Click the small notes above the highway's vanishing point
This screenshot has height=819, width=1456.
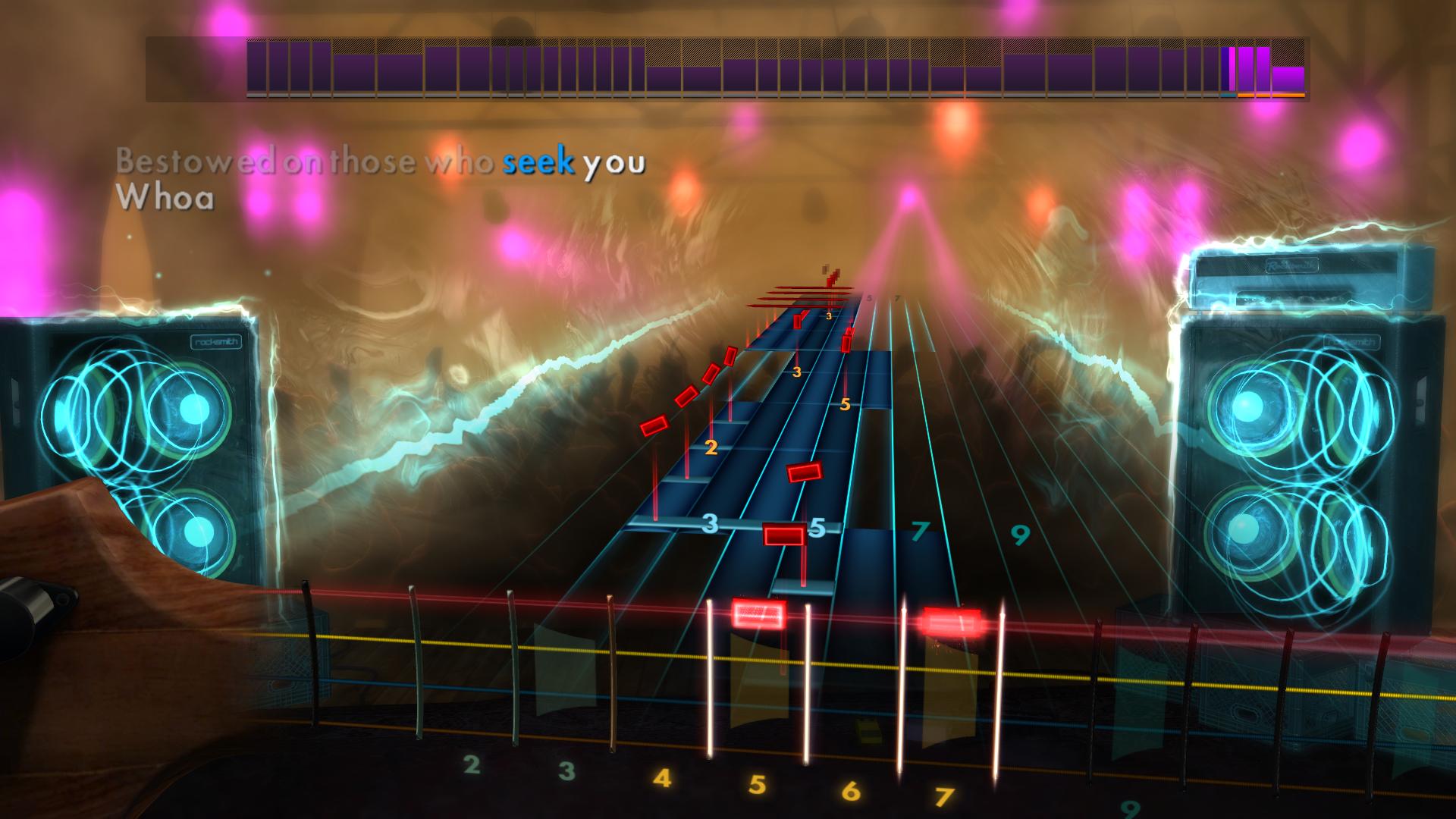830,277
